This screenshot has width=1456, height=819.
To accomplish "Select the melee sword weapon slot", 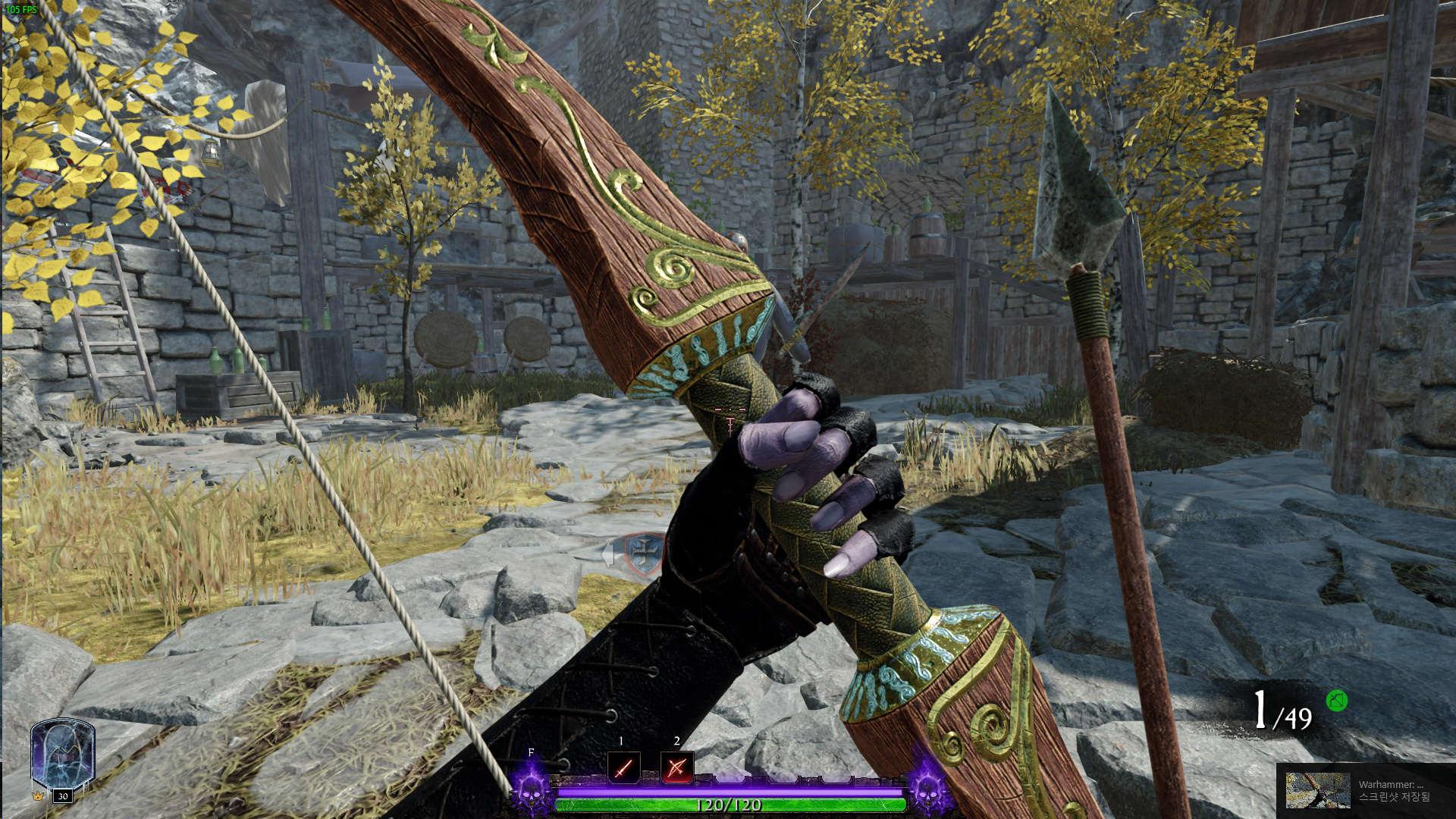I will click(623, 768).
